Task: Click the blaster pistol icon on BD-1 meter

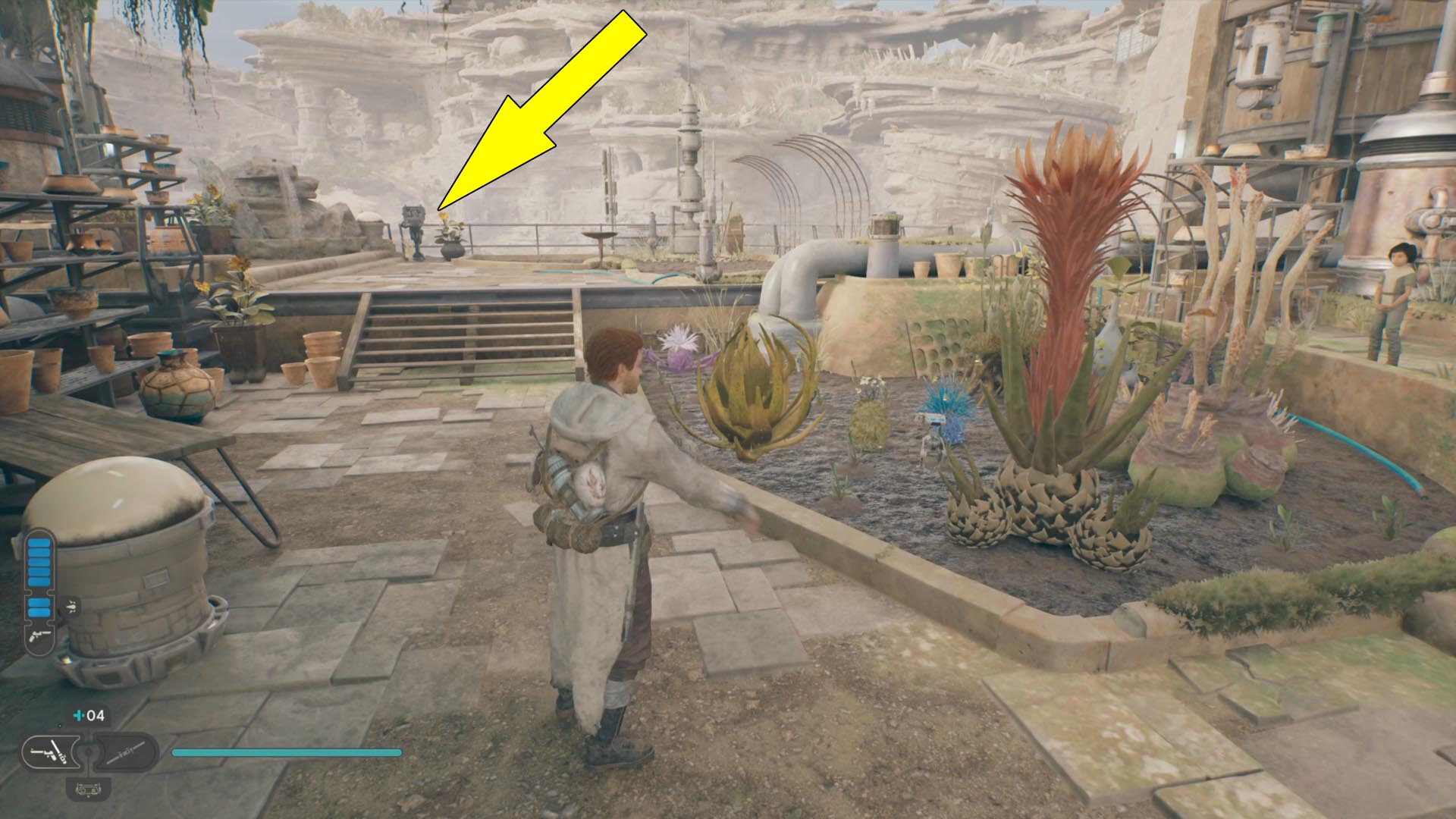Action: (39, 637)
